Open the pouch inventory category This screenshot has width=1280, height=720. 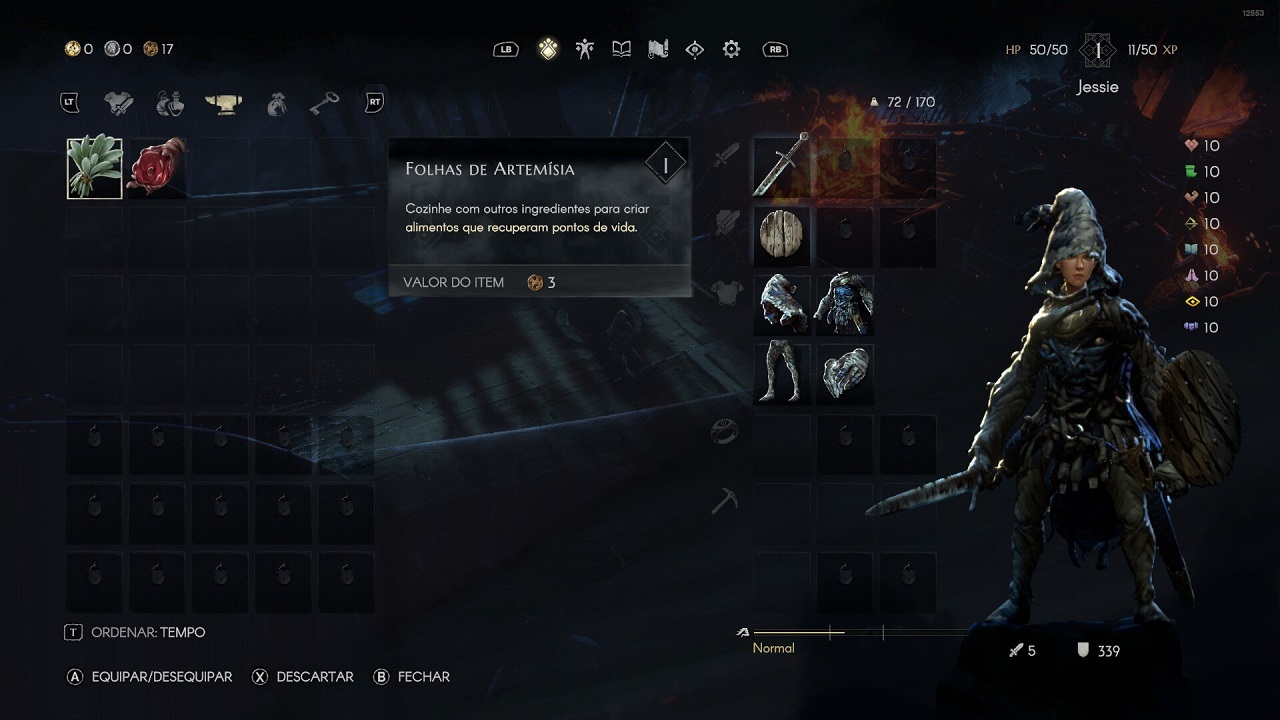(277, 102)
